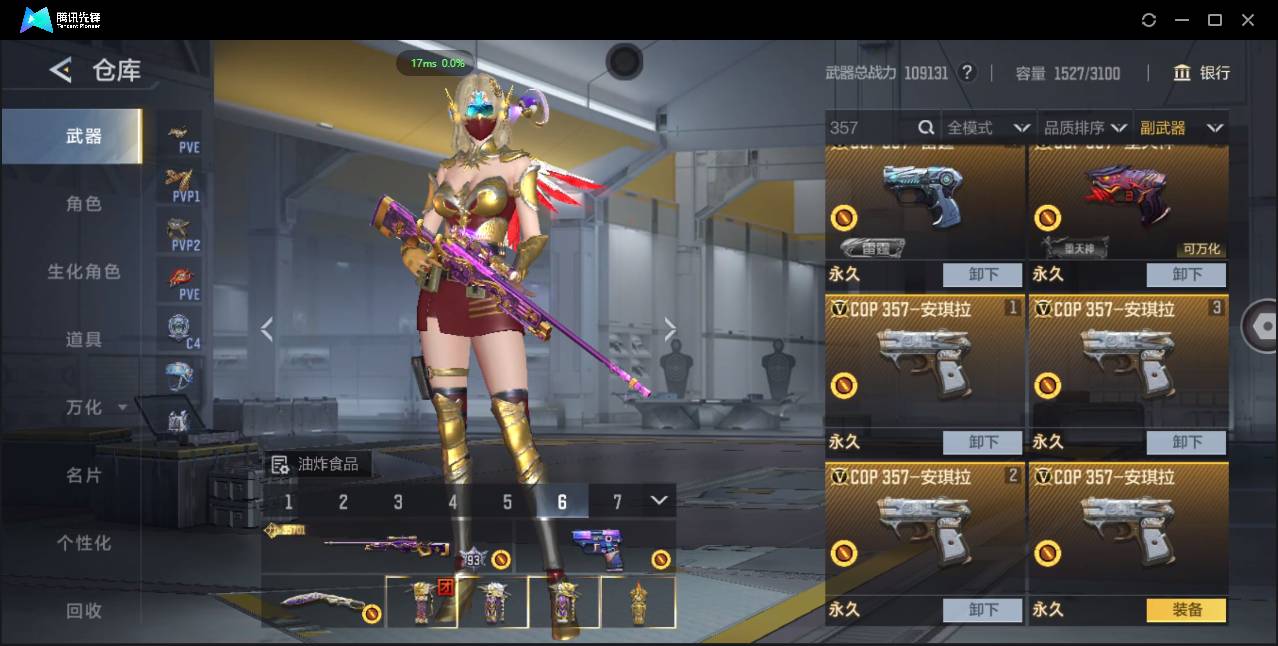Select loadout slot number 3
The height and width of the screenshot is (646, 1278).
(x=398, y=502)
